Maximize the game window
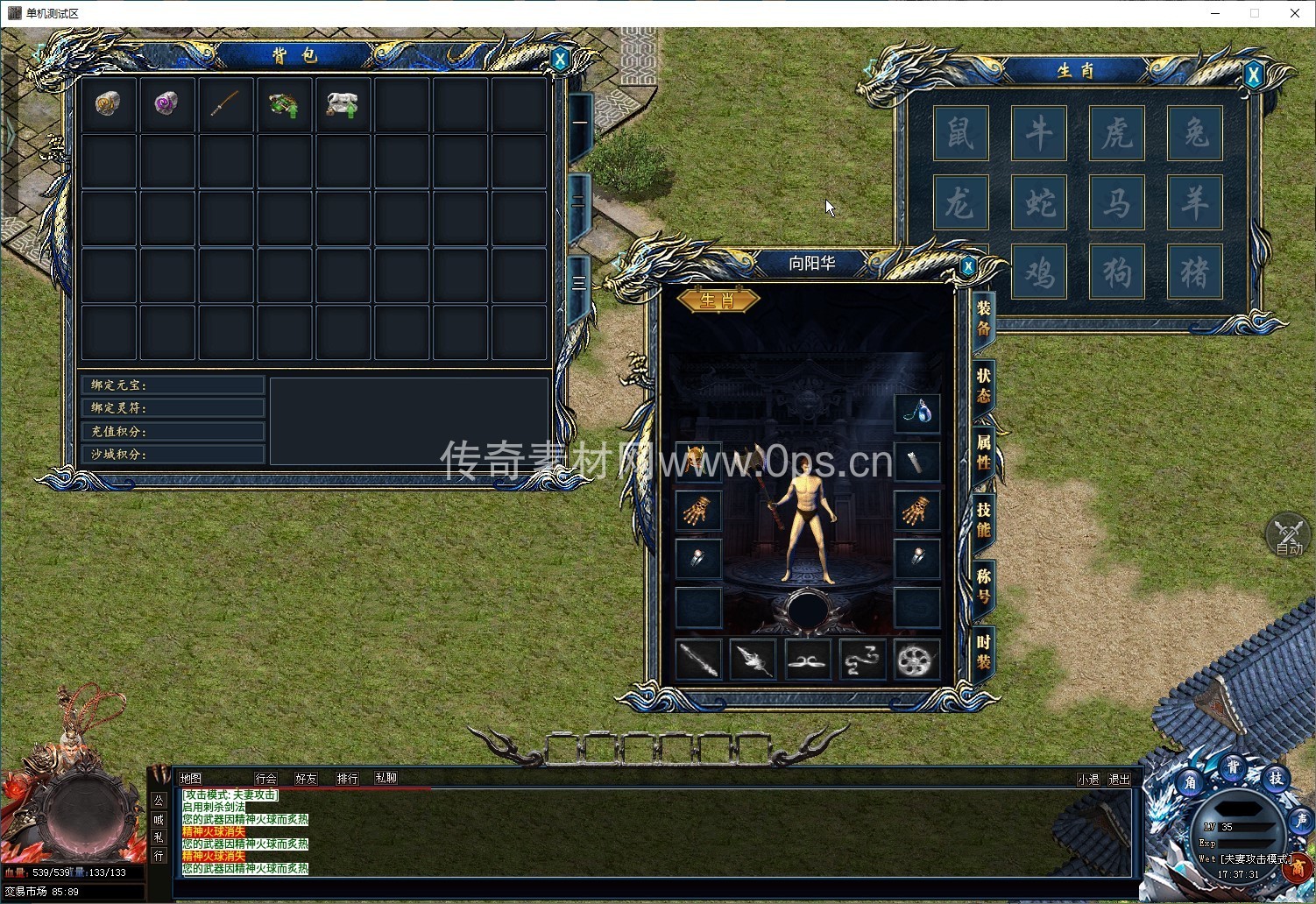The image size is (1316, 904). [x=1254, y=13]
